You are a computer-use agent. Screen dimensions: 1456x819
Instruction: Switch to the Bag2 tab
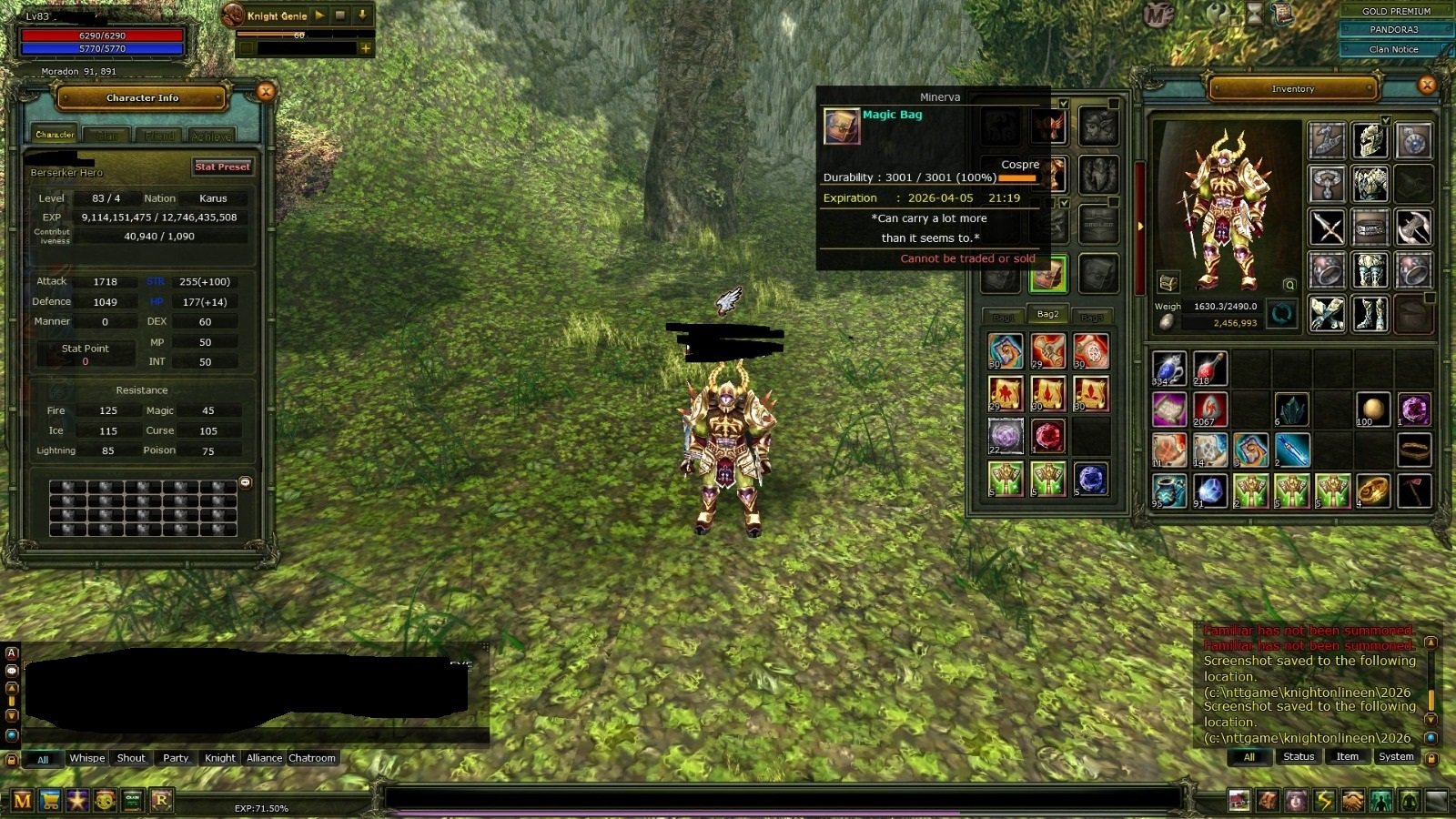pos(1047,315)
